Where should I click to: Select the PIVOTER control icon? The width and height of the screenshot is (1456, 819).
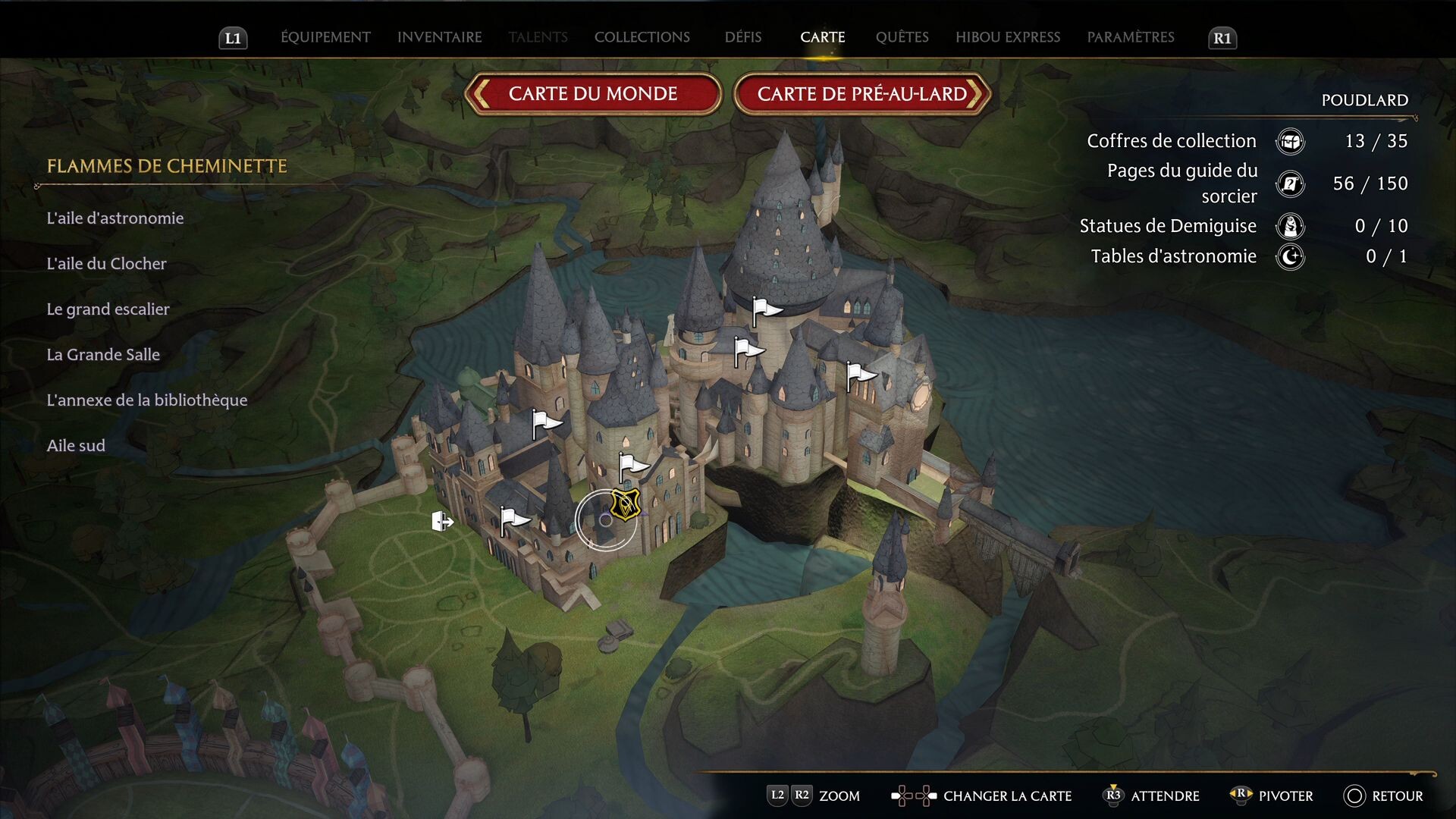point(1240,796)
